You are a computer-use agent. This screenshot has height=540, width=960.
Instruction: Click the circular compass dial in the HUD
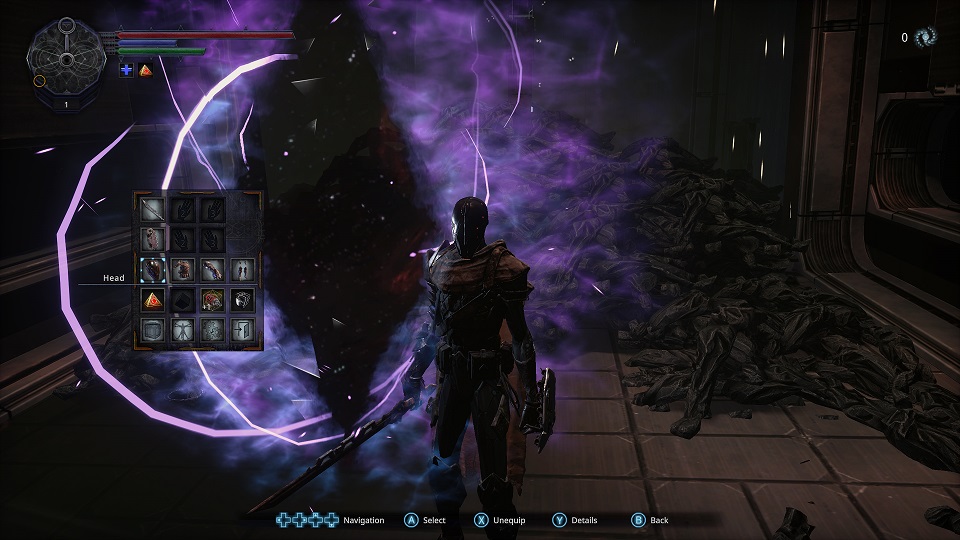coord(67,58)
